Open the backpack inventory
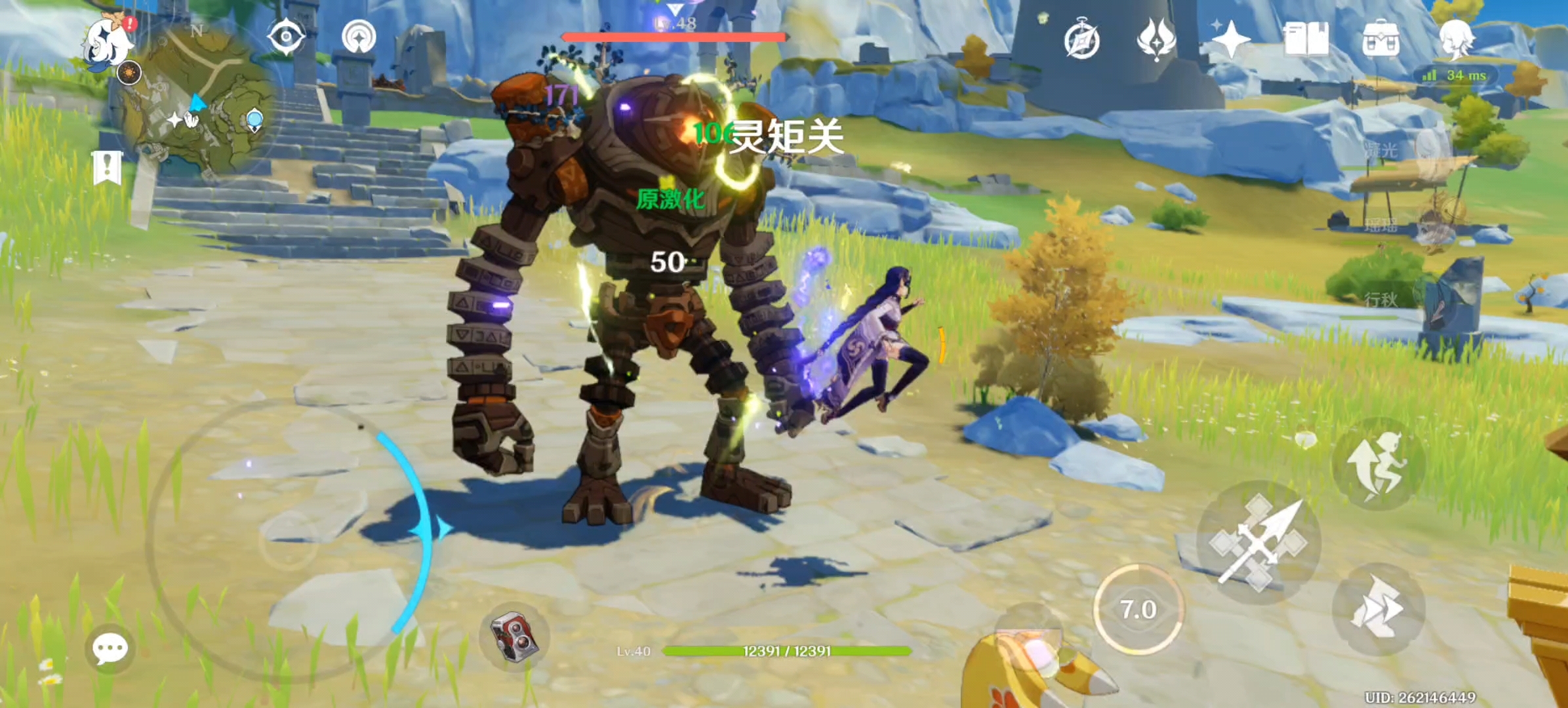This screenshot has width=1568, height=708. tap(1380, 39)
